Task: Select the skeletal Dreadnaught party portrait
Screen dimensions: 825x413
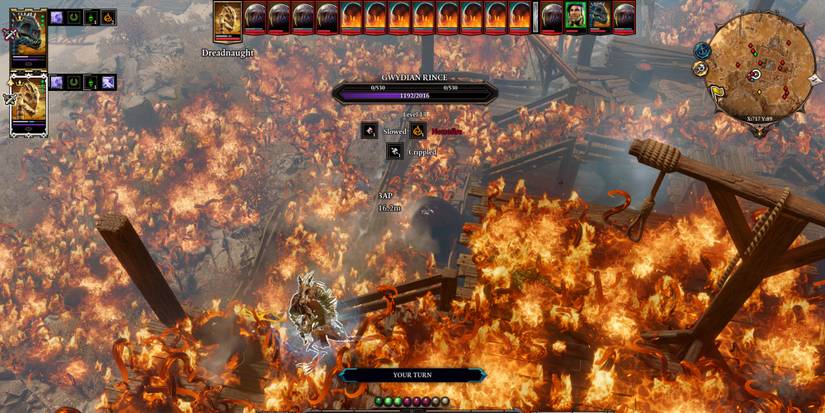Action: click(x=28, y=104)
